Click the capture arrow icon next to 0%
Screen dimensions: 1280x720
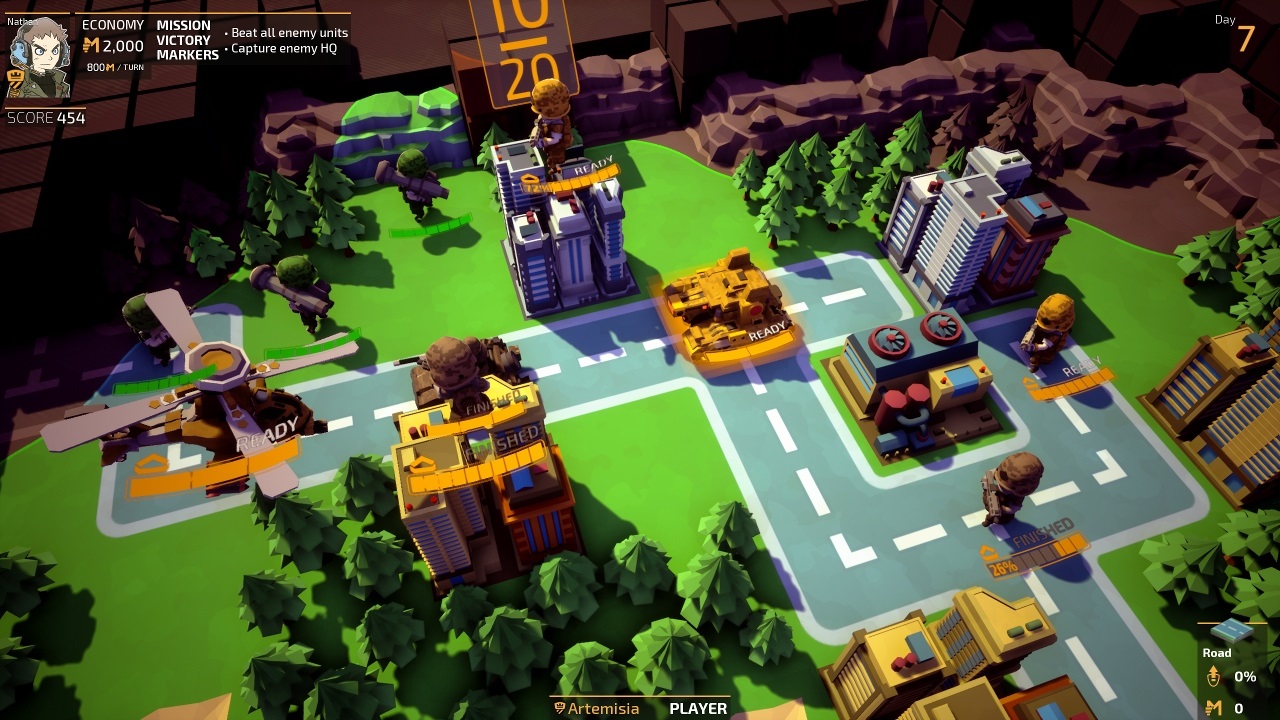[1216, 674]
